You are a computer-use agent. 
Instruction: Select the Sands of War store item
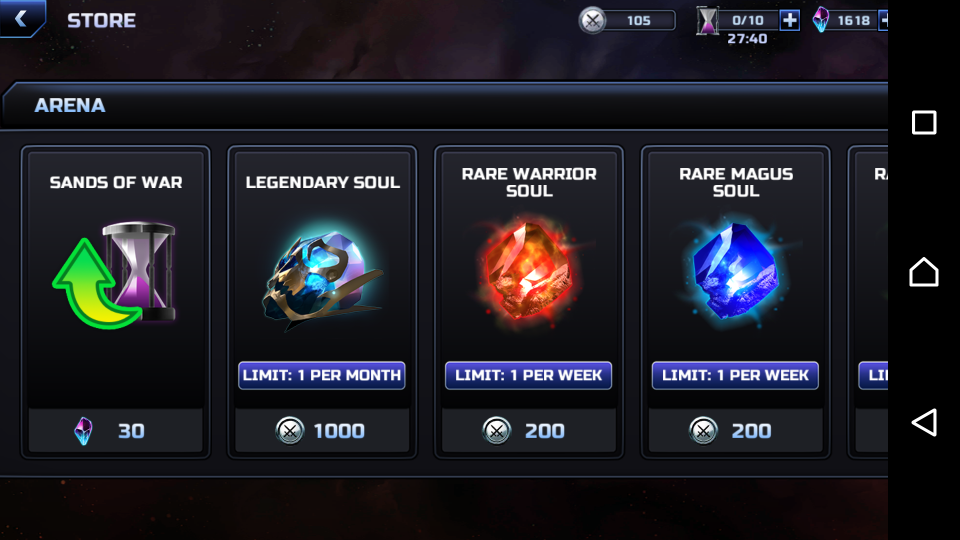[116, 270]
